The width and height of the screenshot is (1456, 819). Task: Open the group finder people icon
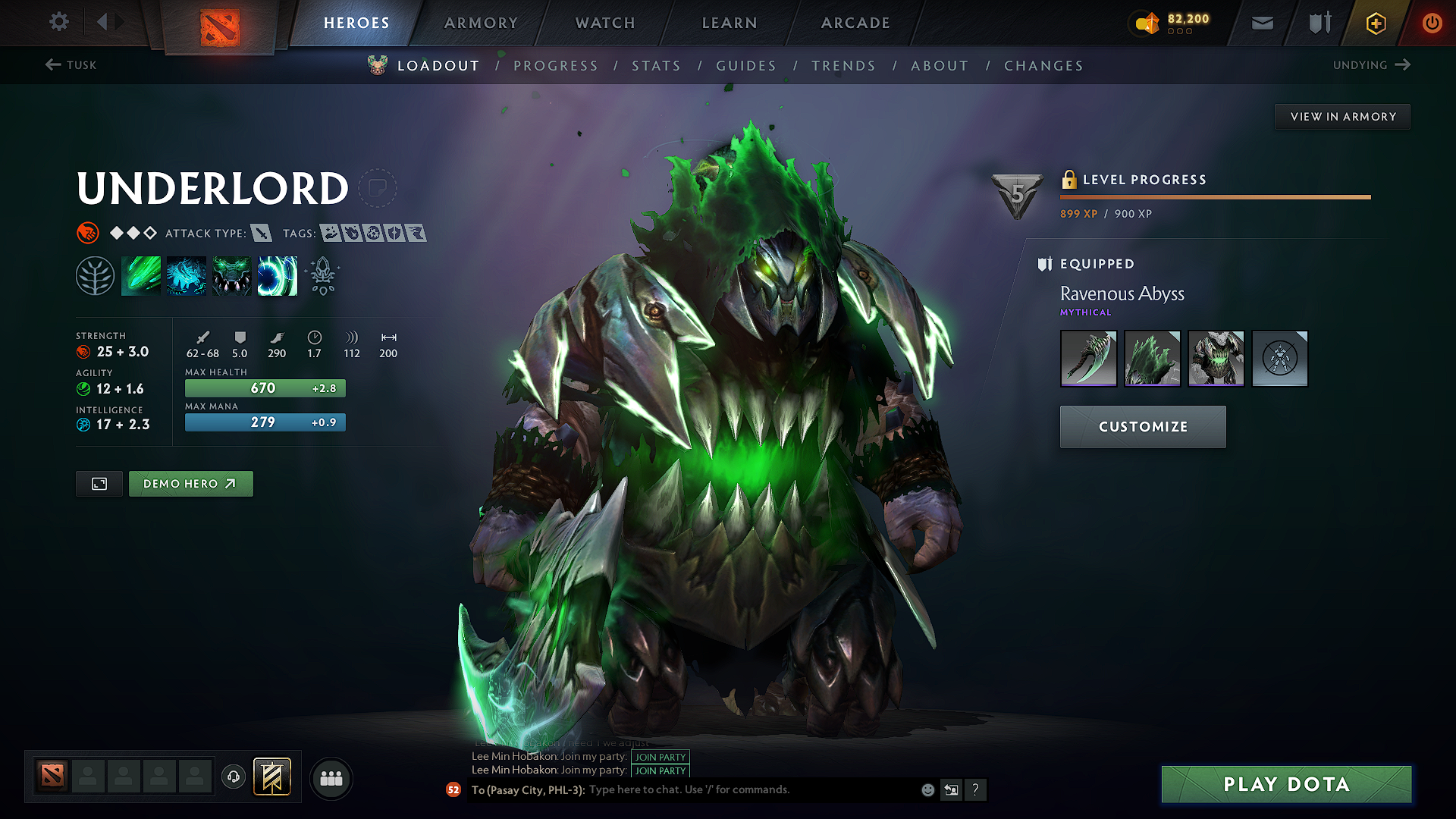[x=331, y=777]
